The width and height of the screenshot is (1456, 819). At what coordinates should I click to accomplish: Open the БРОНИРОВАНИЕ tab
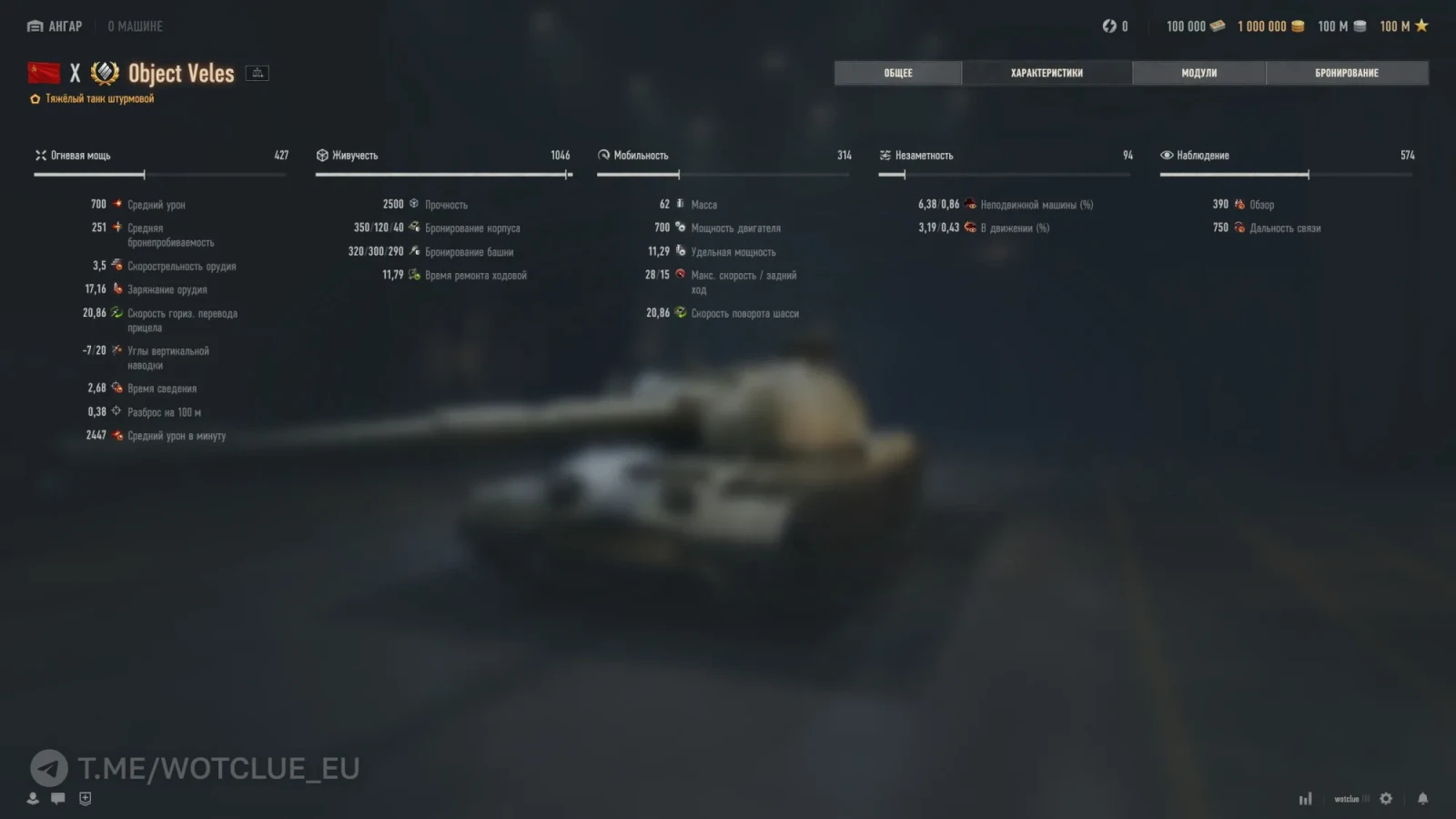1348,72
